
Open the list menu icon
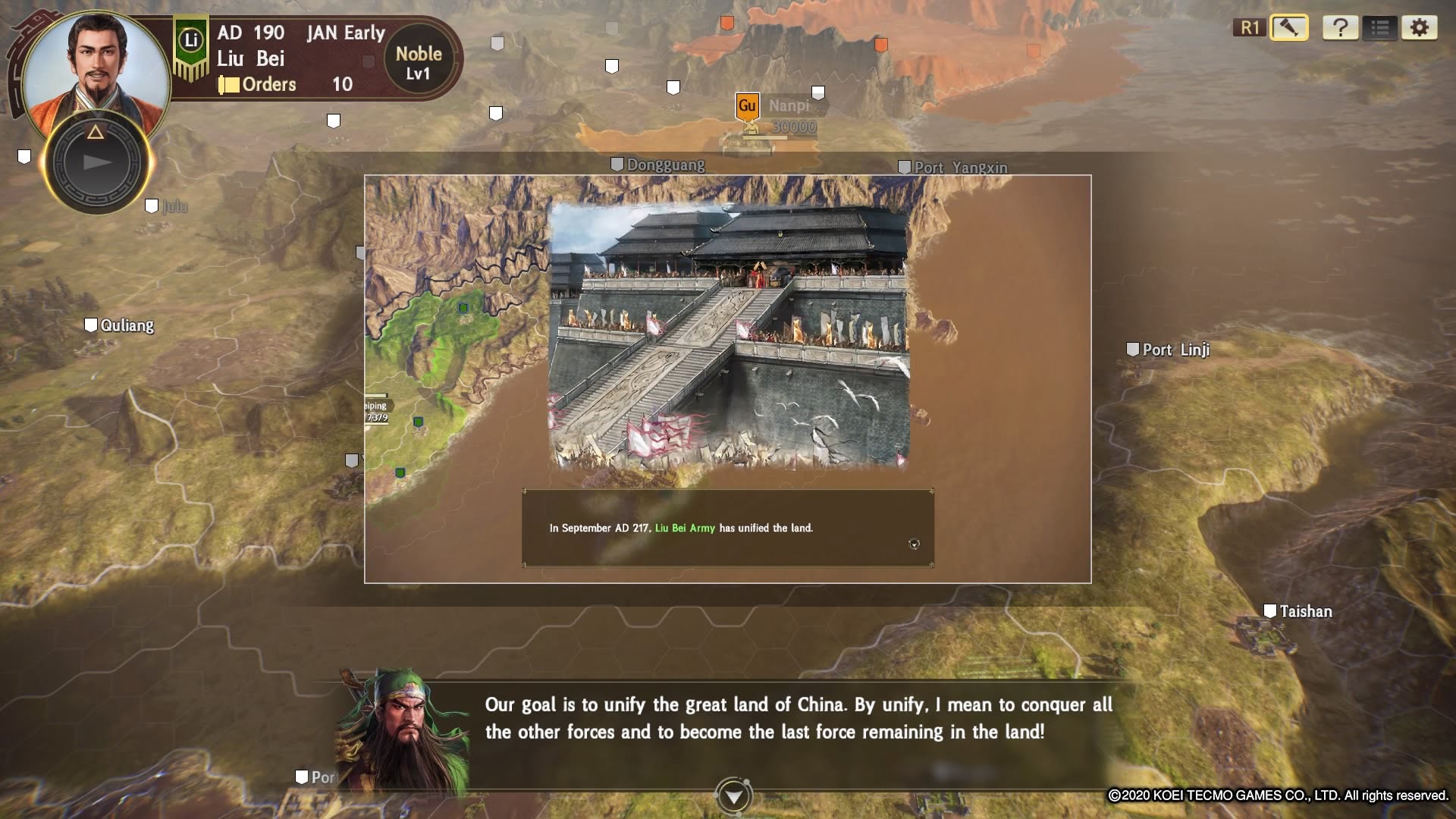pyautogui.click(x=1379, y=28)
